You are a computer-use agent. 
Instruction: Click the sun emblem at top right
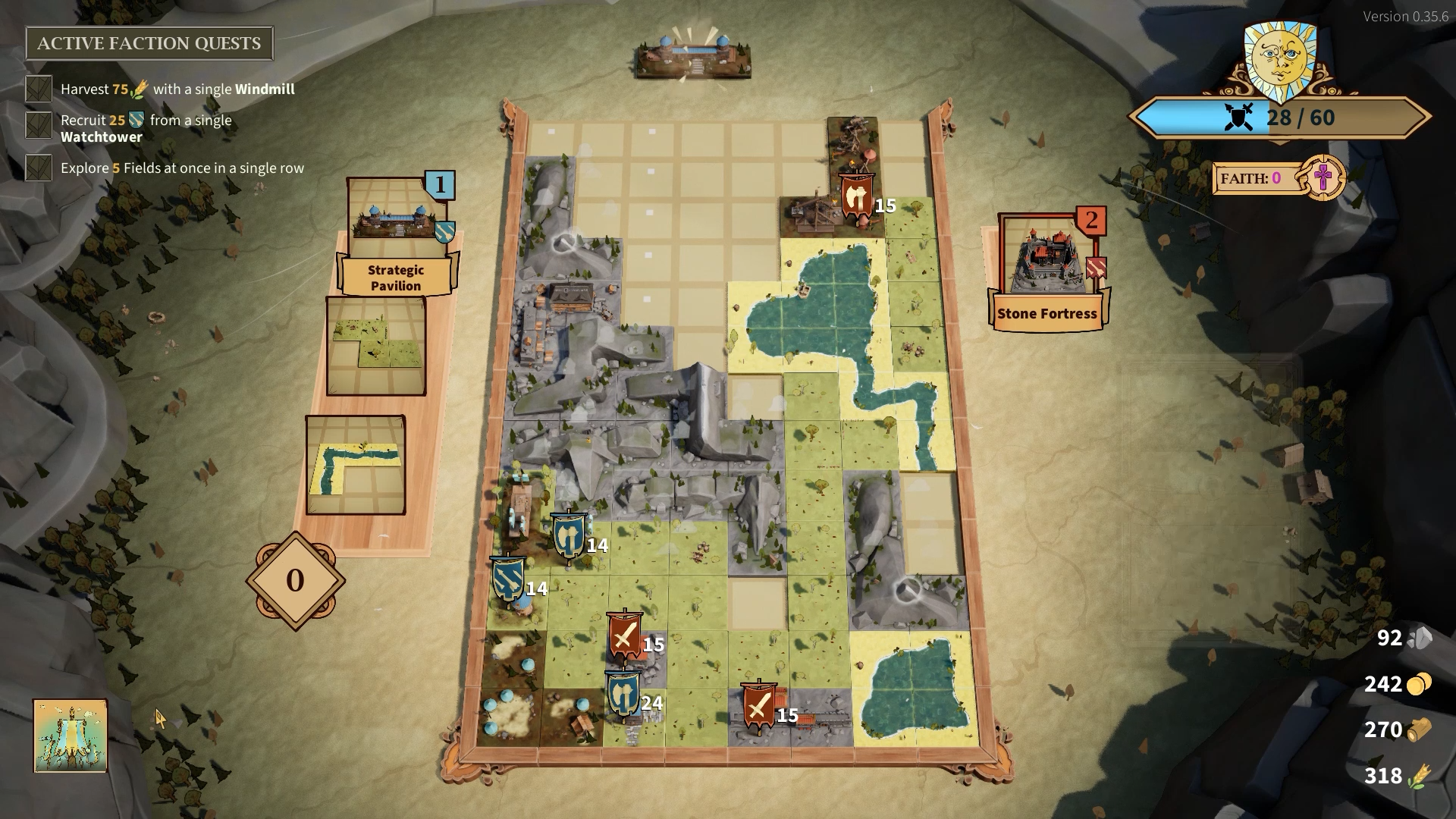pyautogui.click(x=1280, y=57)
